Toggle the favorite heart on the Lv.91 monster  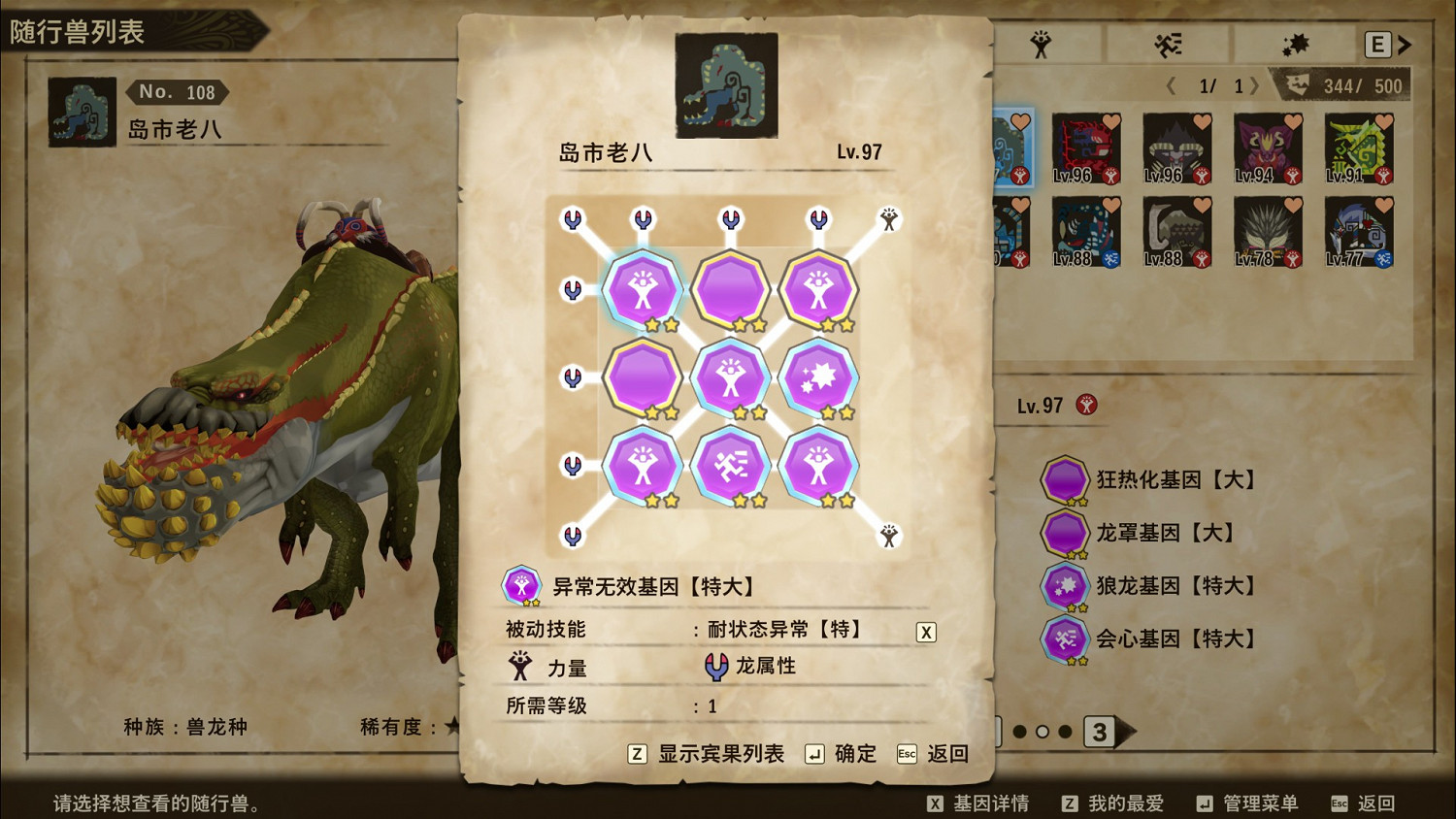click(1384, 122)
